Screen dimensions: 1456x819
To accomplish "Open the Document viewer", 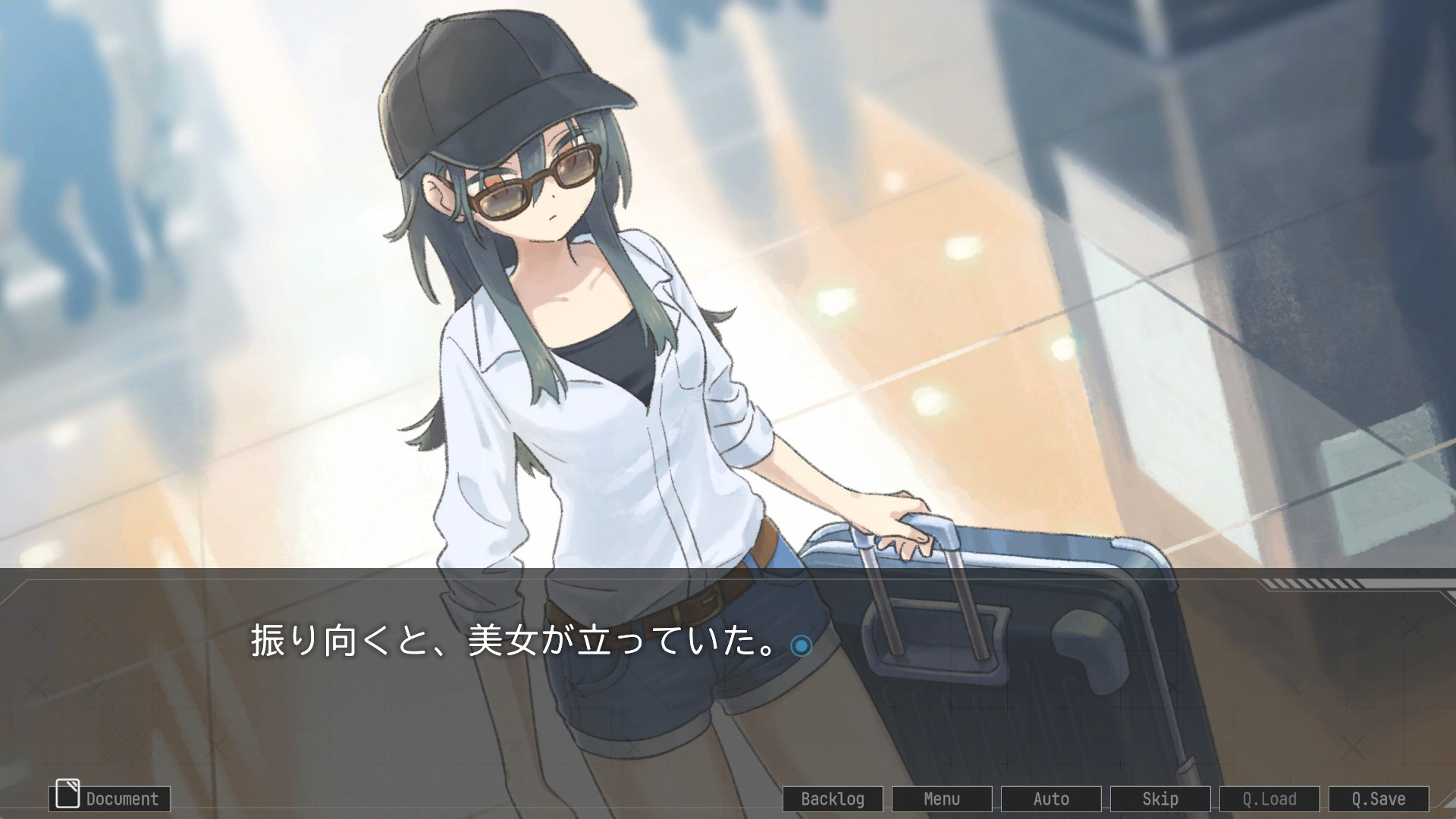I will [x=109, y=799].
